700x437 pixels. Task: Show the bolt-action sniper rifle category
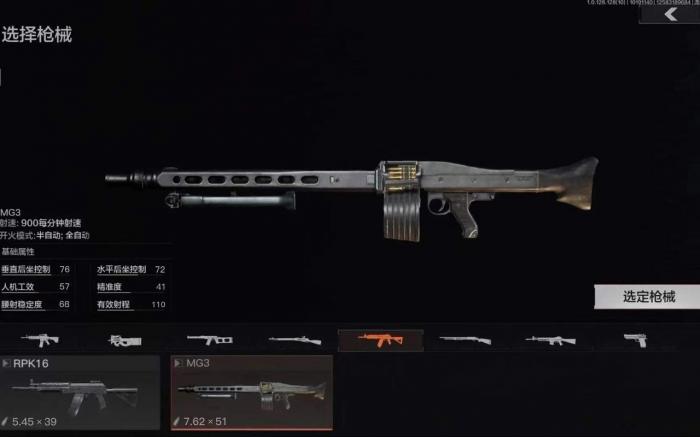[x=296, y=340]
